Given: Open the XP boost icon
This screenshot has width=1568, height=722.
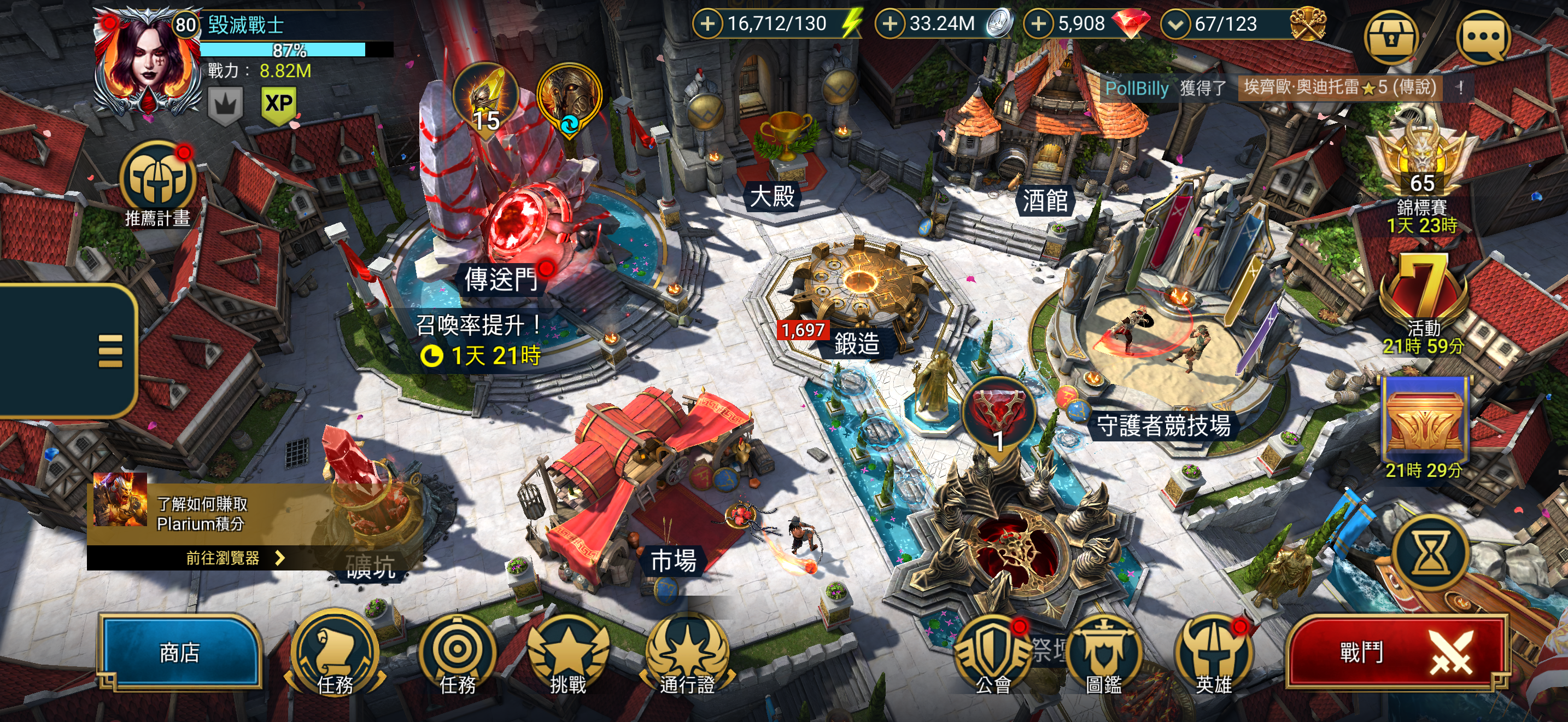Looking at the screenshot, I should 279,103.
